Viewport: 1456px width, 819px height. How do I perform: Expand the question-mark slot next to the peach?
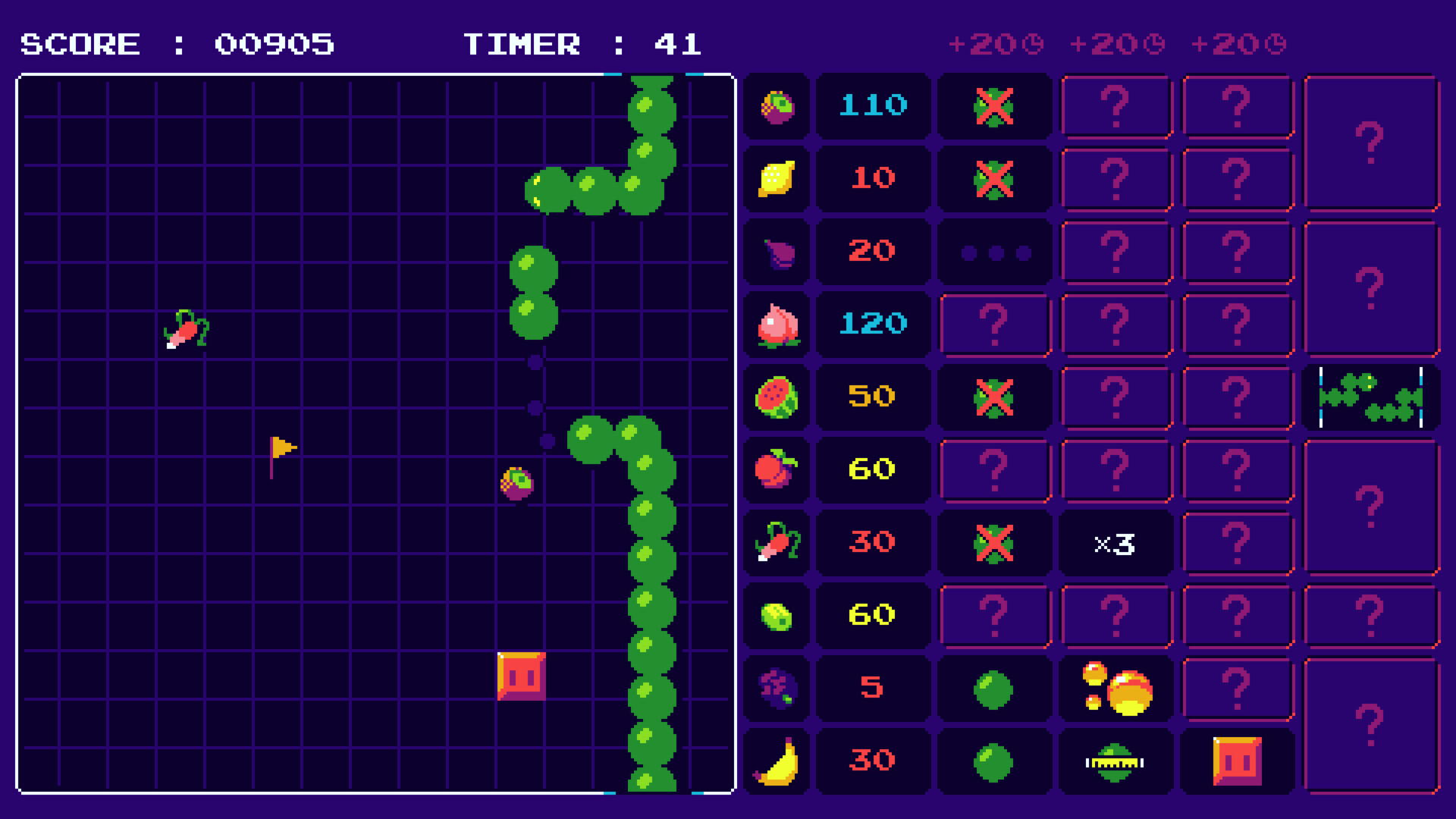[994, 325]
